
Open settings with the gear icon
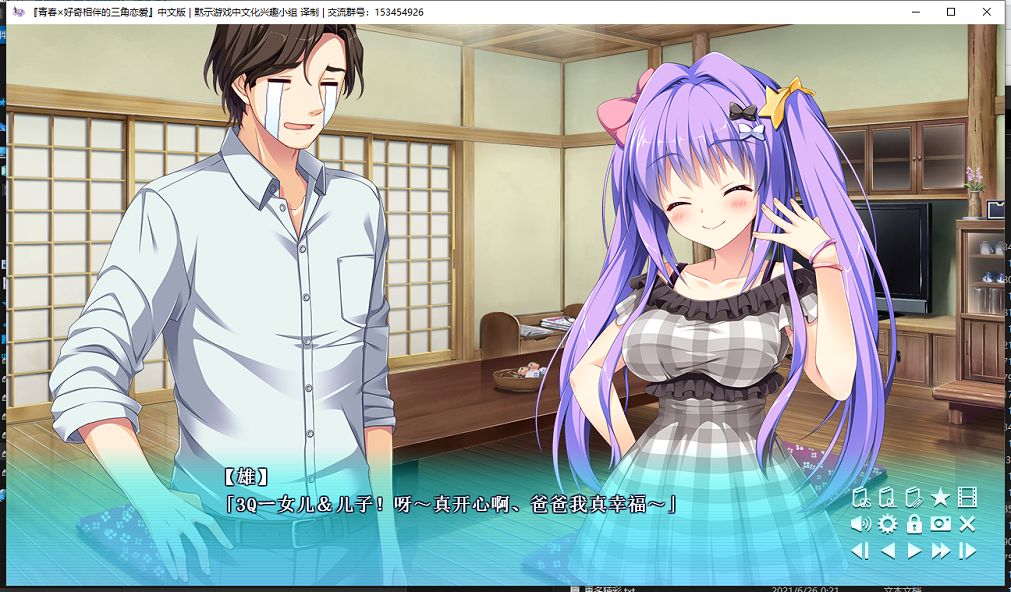point(887,524)
